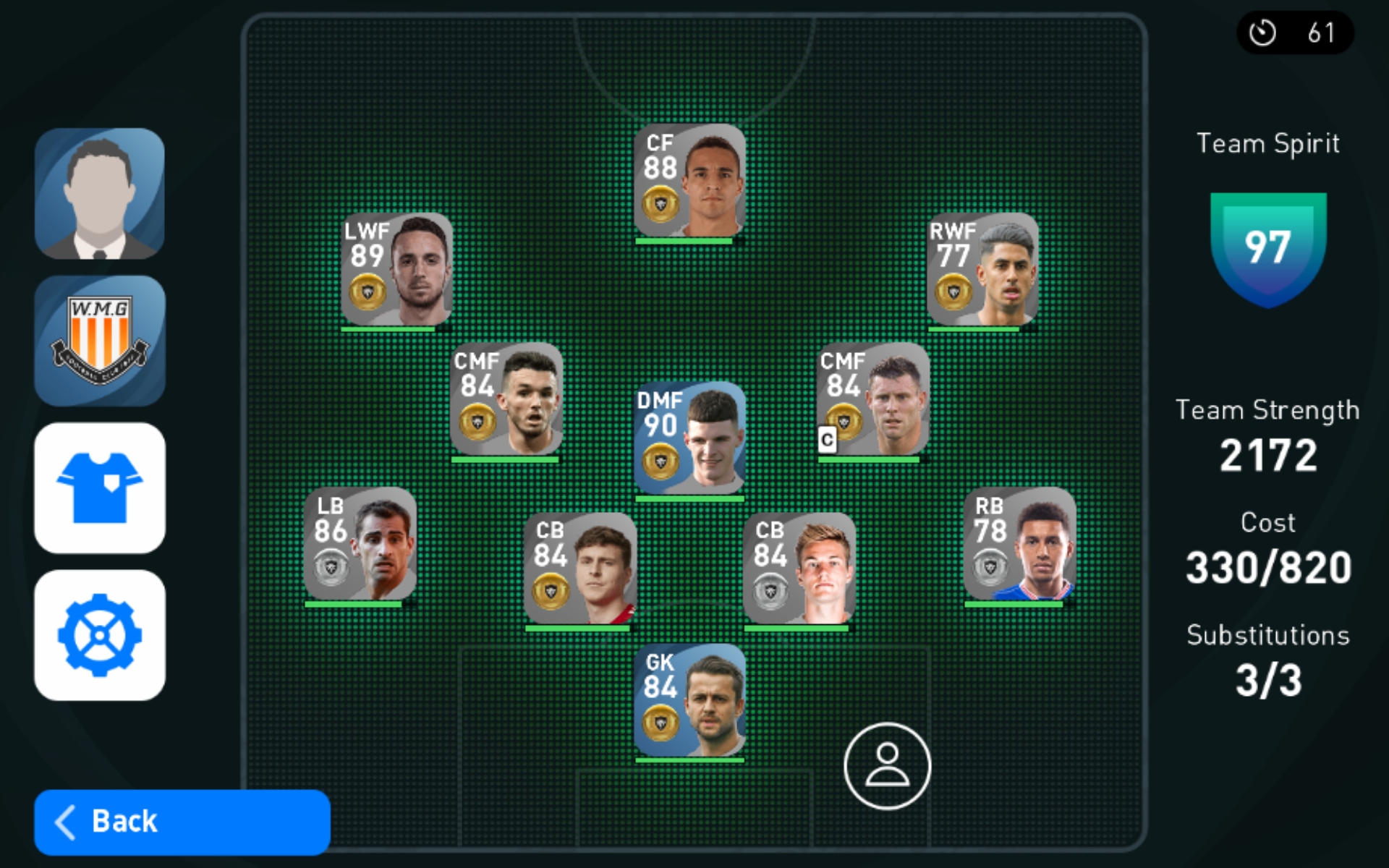
Task: Open the manager profile portrait
Action: 100,194
